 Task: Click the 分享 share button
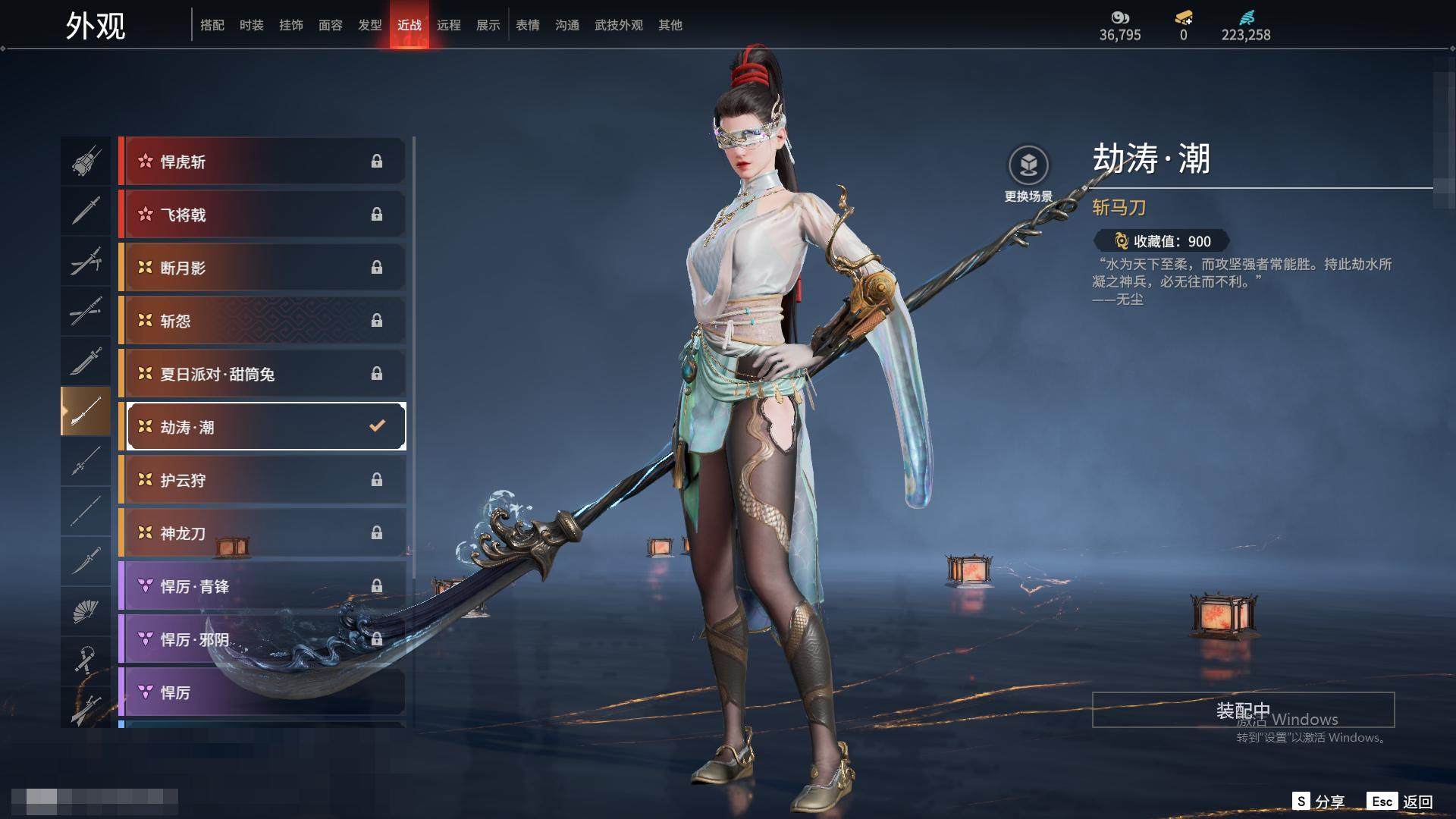(1319, 802)
